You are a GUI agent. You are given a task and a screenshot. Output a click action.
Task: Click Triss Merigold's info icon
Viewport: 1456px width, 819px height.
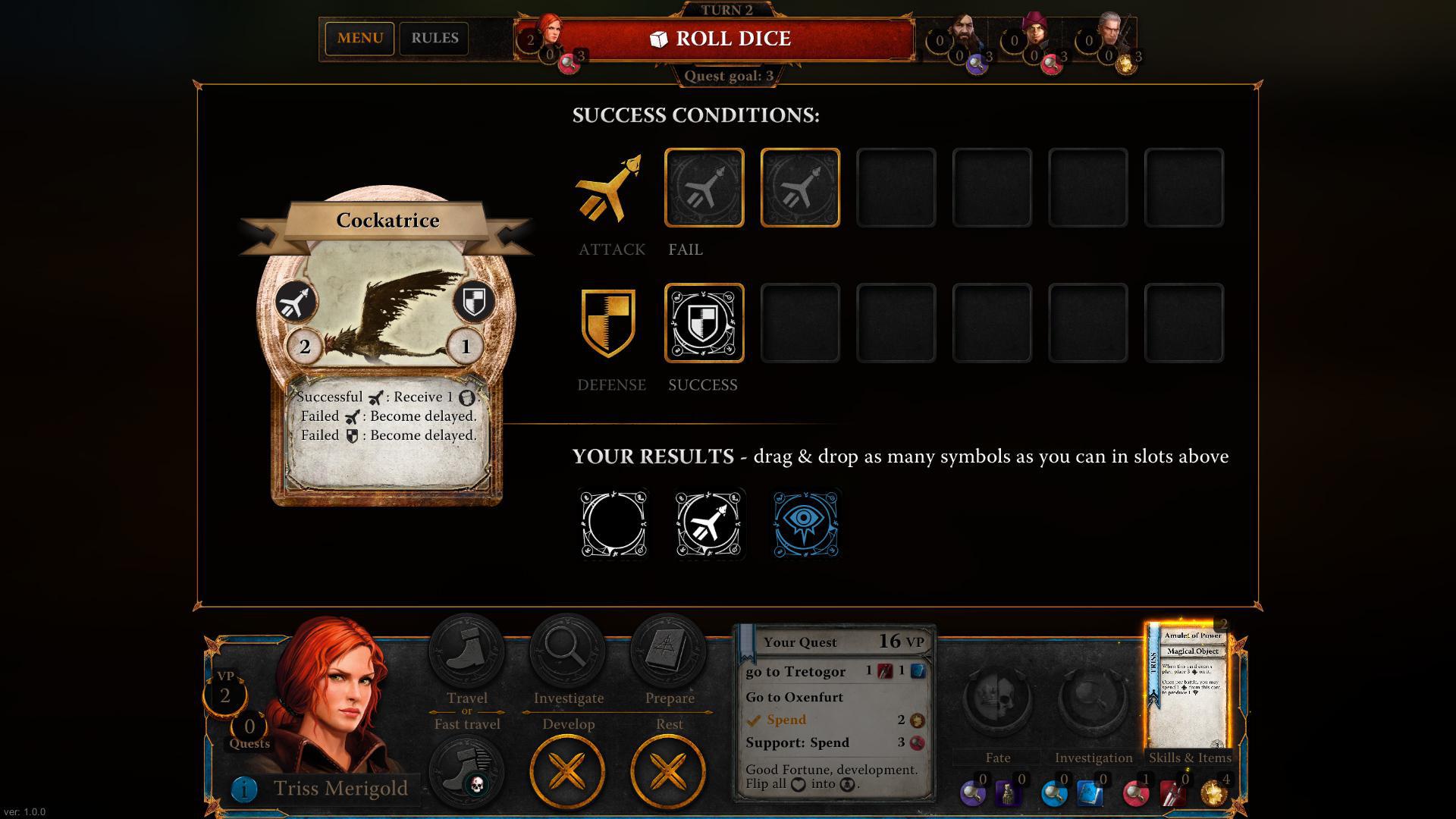pos(243,789)
